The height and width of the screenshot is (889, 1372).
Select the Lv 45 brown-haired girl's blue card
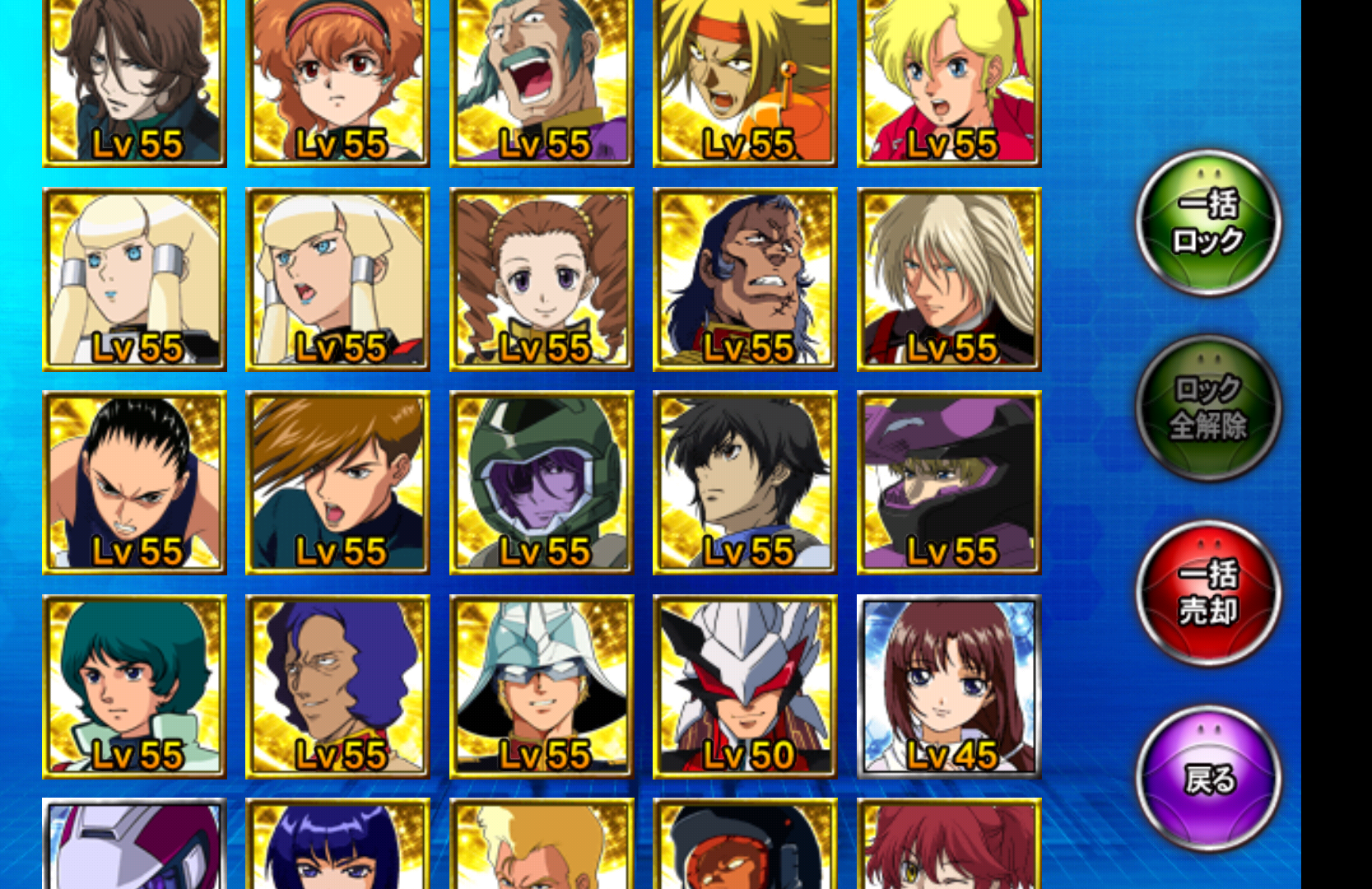point(948,683)
